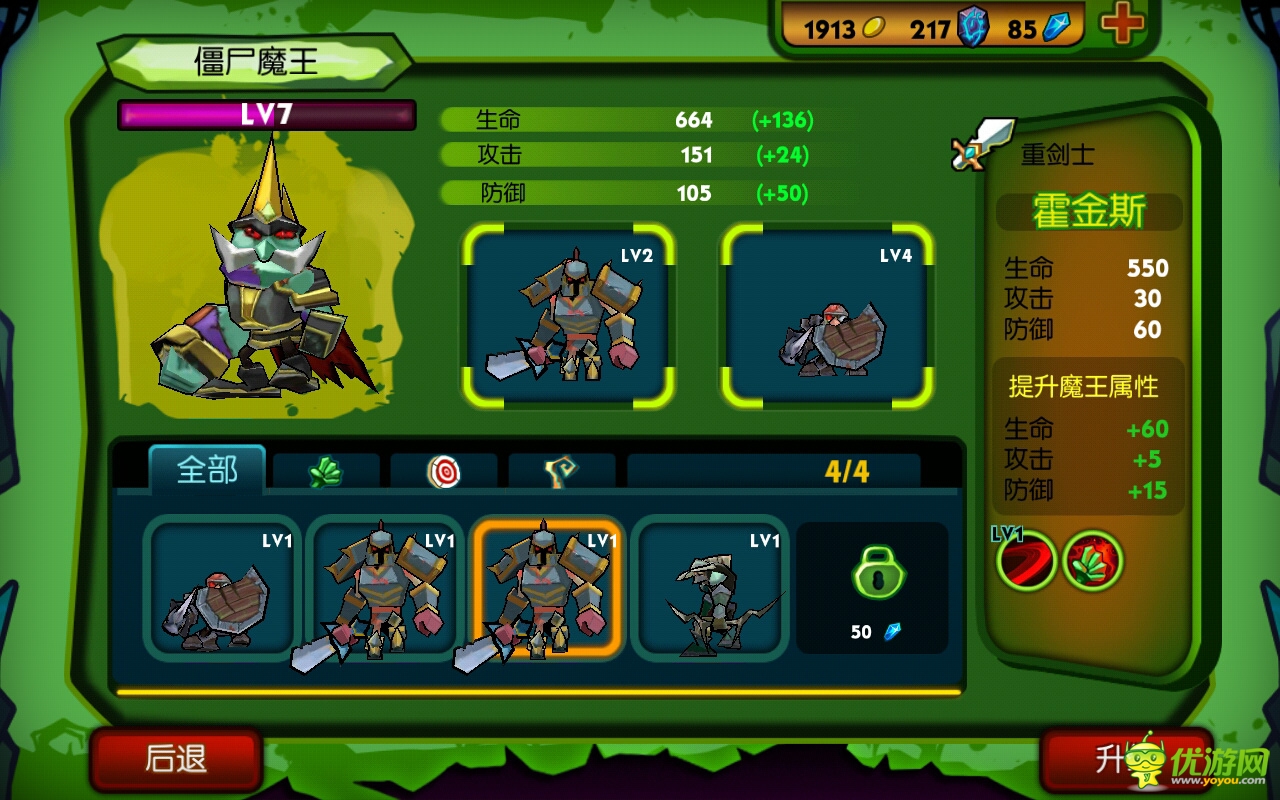Viewport: 1280px width, 800px height.
Task: Inspect the green claw skill icon
Action: point(1093,561)
